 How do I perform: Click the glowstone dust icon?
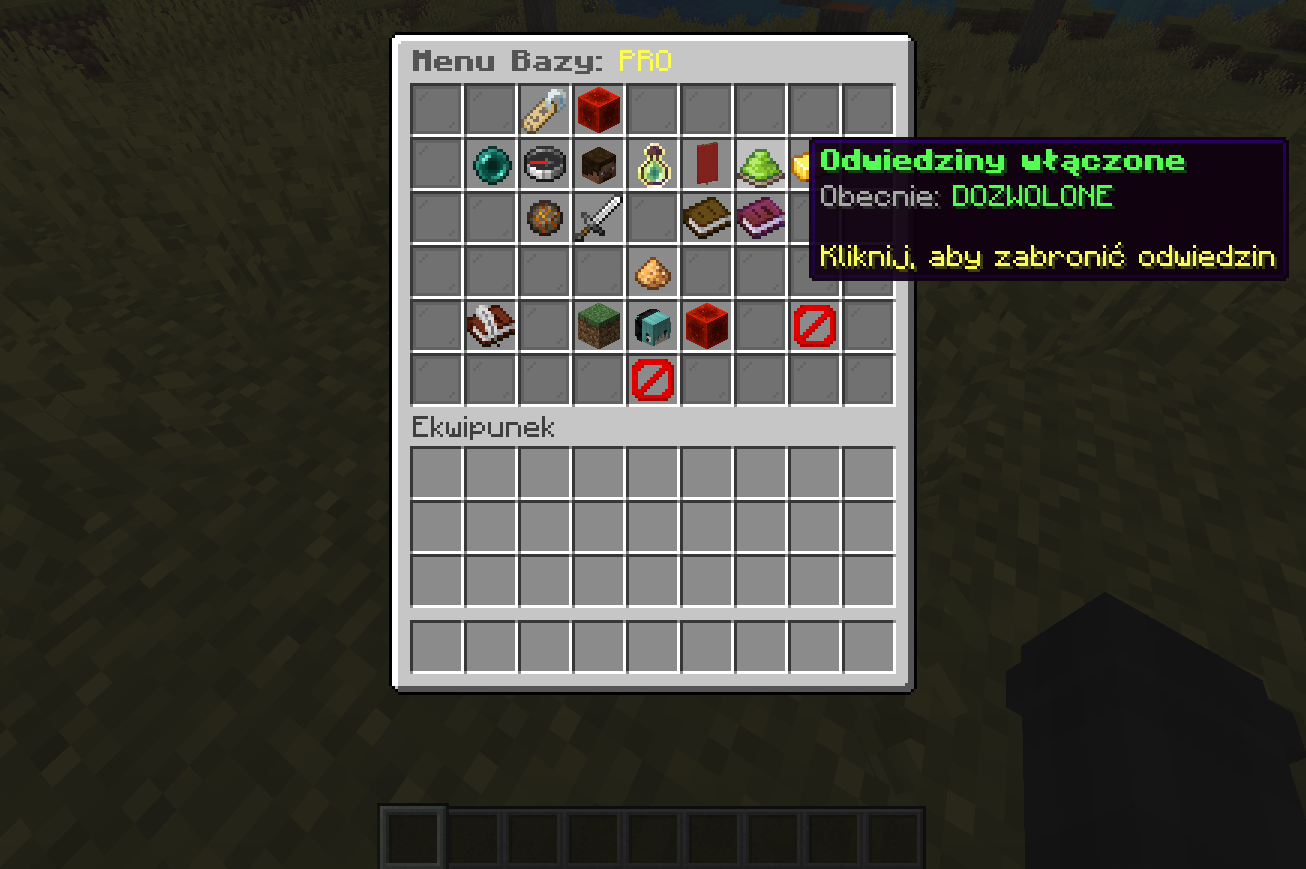653,272
